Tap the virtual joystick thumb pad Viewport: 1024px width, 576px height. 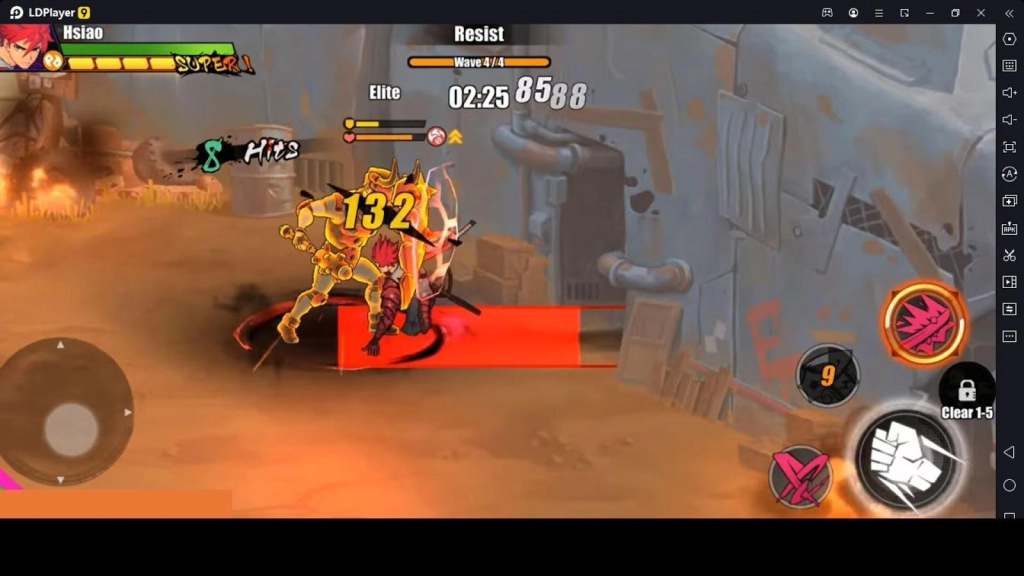click(71, 429)
